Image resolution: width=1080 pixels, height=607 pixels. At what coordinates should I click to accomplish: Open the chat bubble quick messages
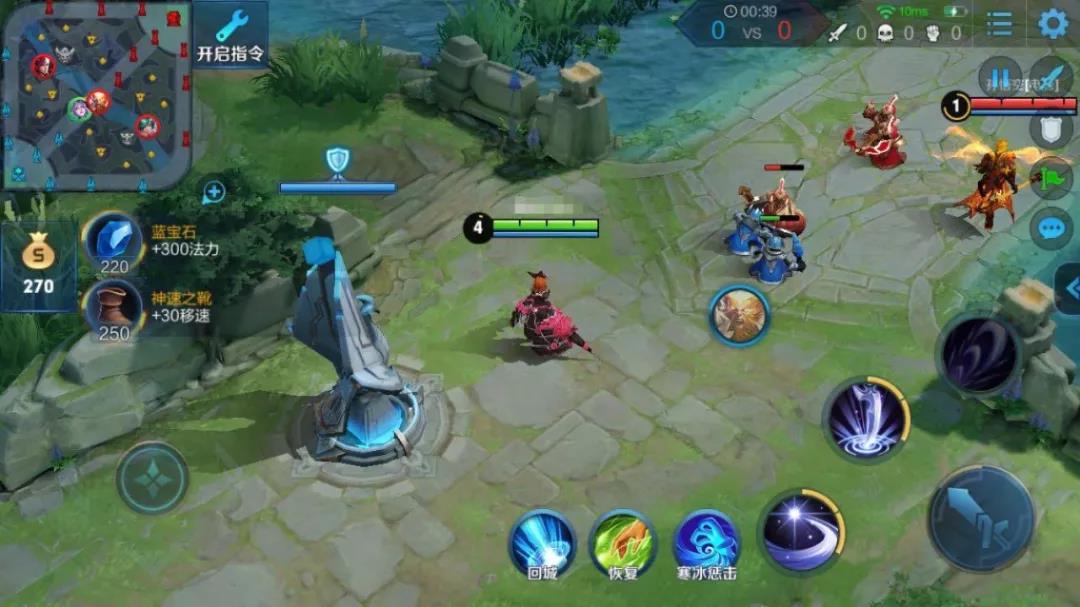click(1051, 229)
